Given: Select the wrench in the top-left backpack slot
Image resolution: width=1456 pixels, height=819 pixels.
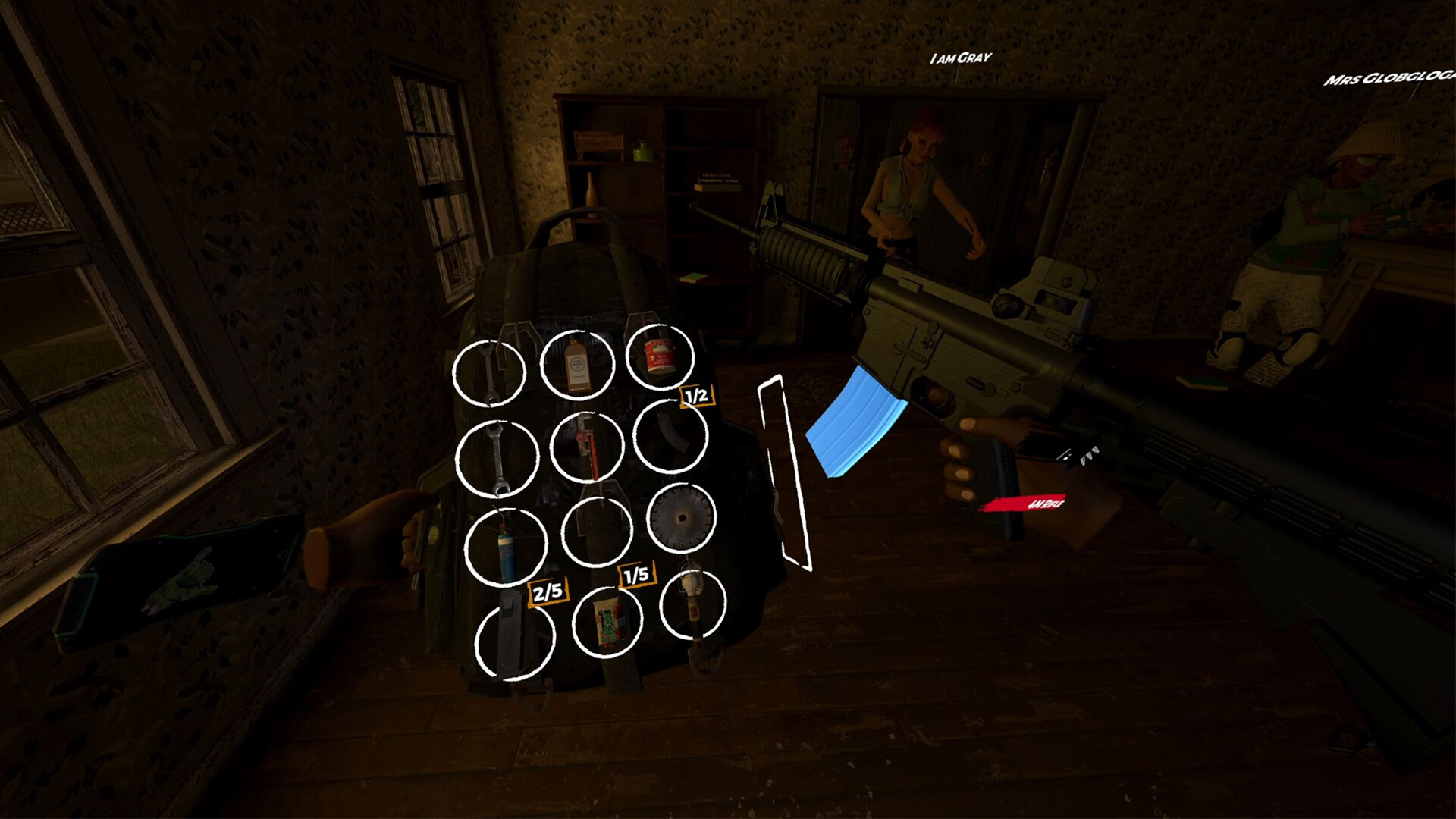Looking at the screenshot, I should coord(491,372).
